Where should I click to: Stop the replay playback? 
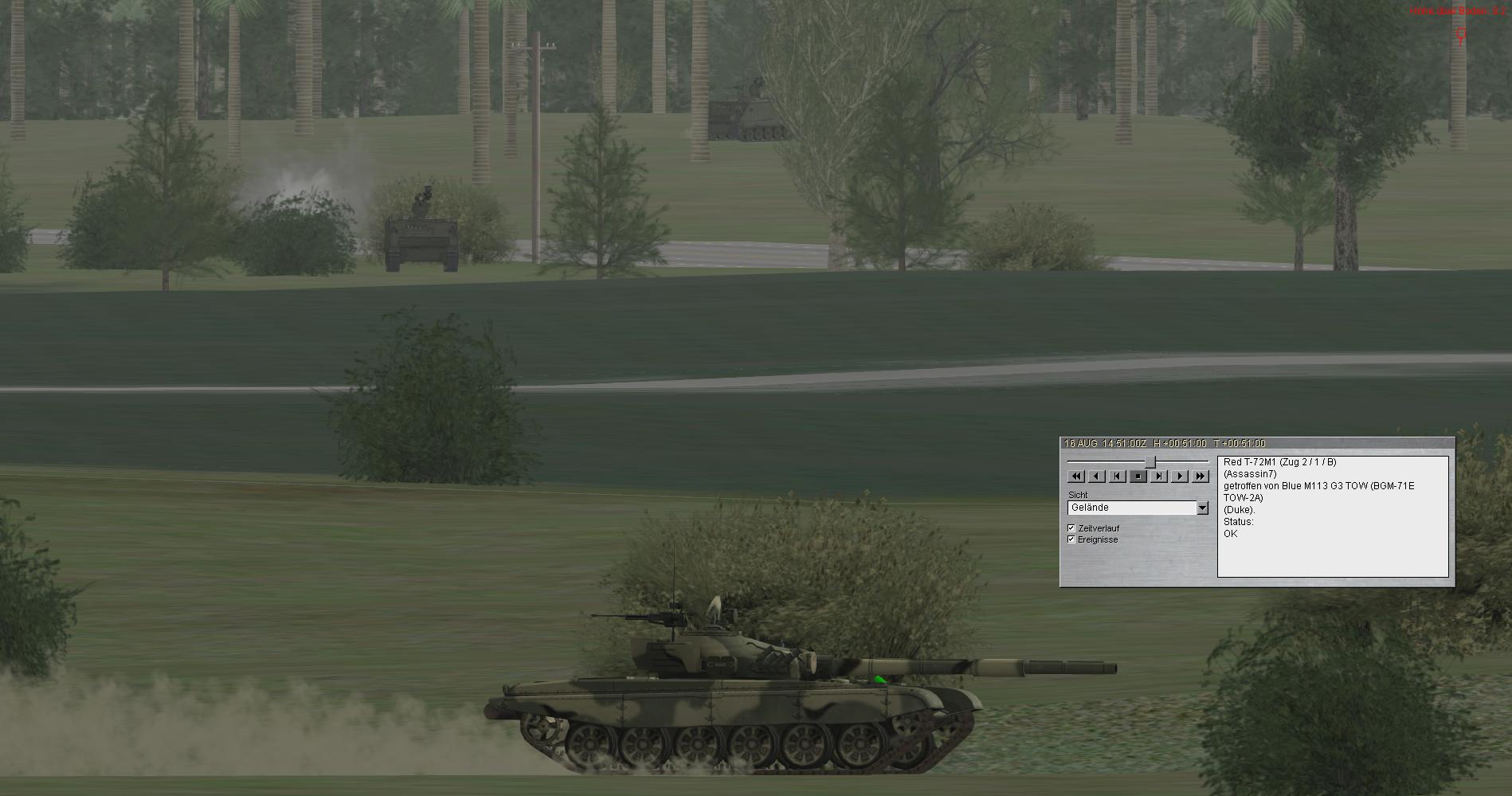tap(1138, 476)
